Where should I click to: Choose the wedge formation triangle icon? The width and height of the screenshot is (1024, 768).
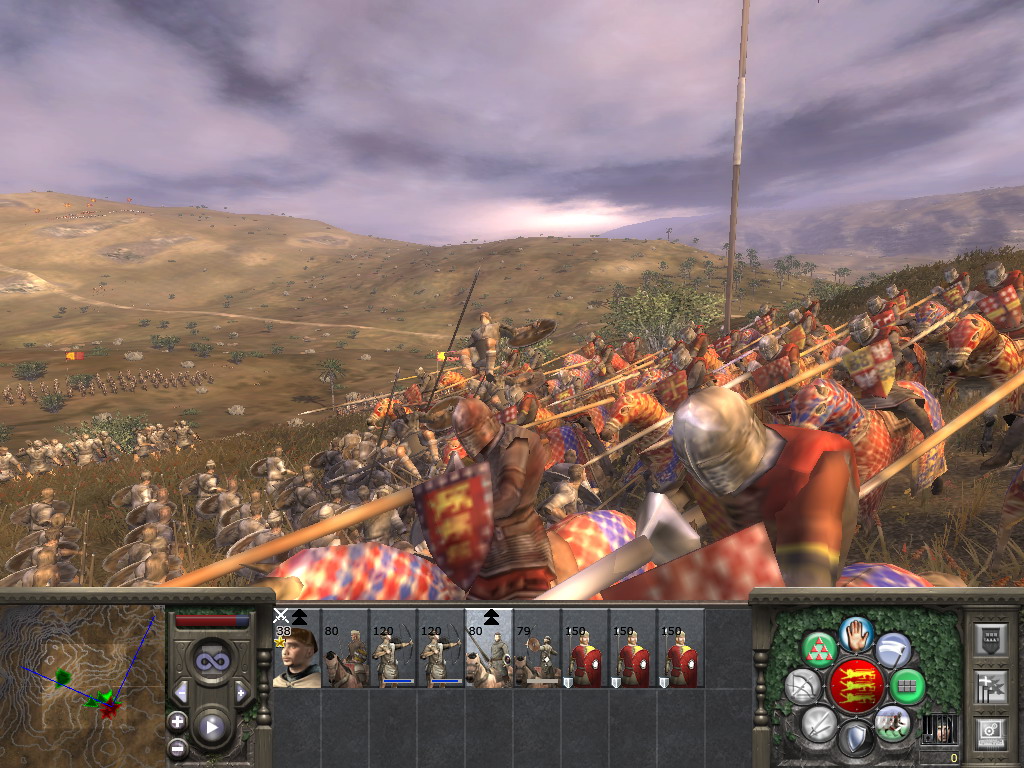818,650
